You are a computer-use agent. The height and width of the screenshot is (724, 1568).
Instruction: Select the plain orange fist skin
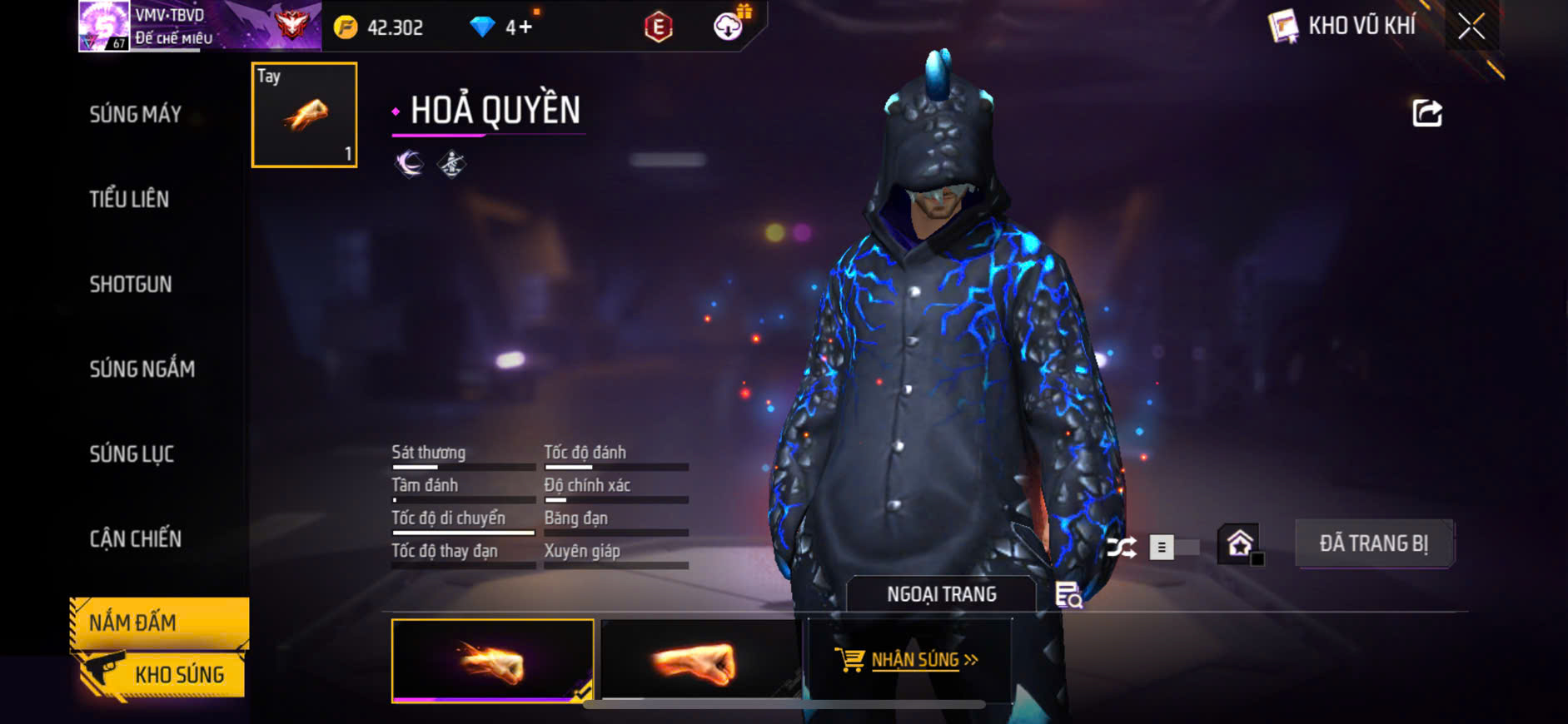(699, 661)
